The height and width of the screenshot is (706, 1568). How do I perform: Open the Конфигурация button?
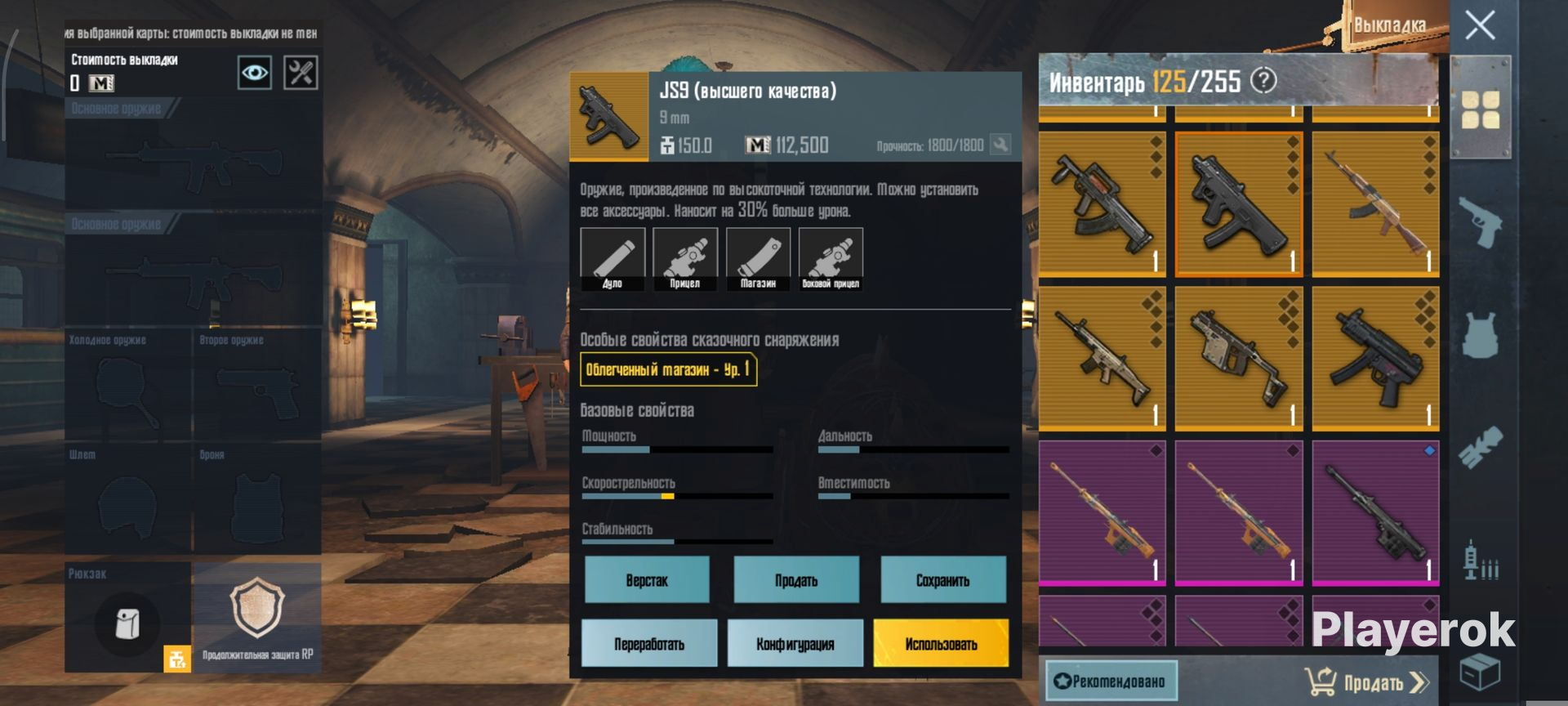(795, 644)
